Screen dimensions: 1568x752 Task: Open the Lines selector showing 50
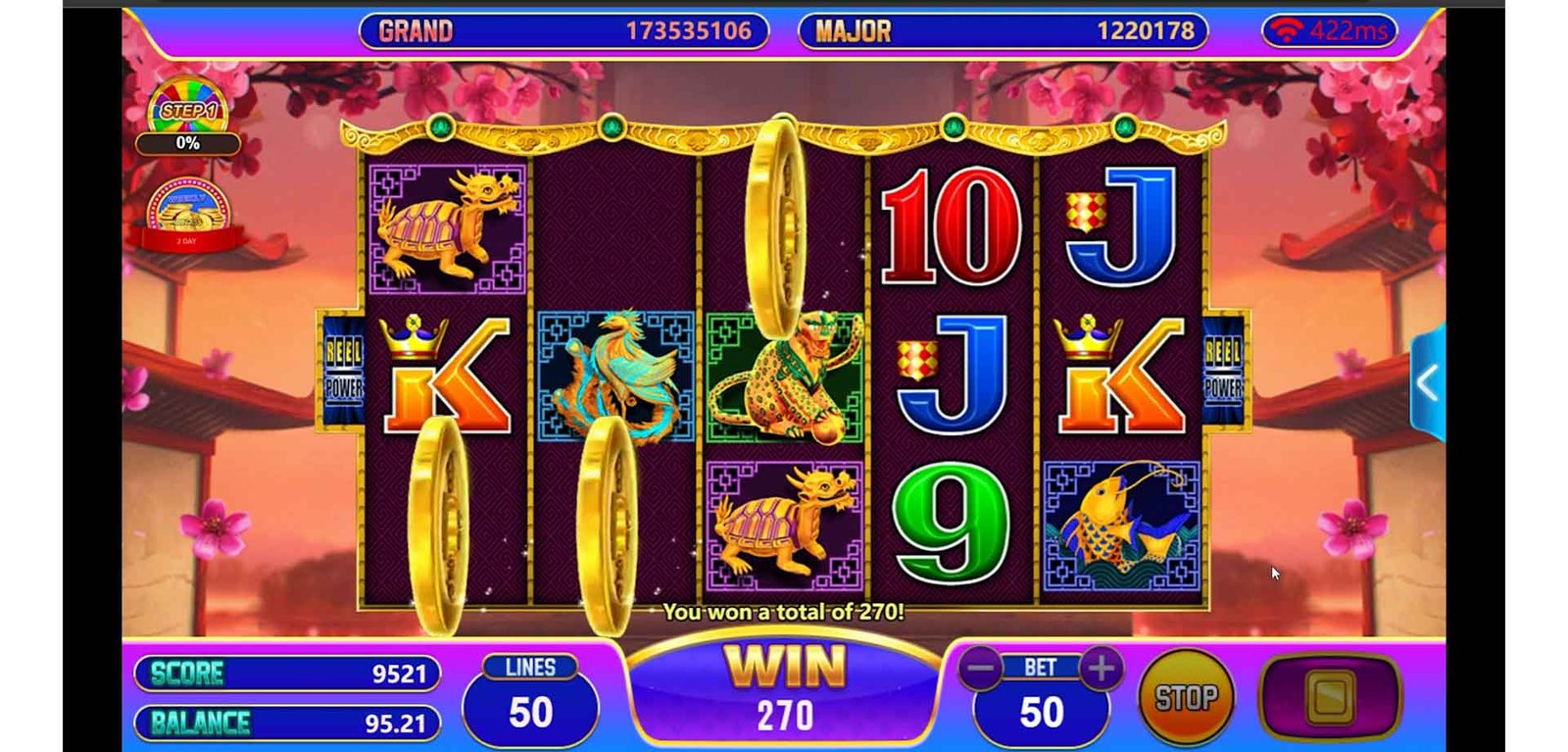coord(530,700)
